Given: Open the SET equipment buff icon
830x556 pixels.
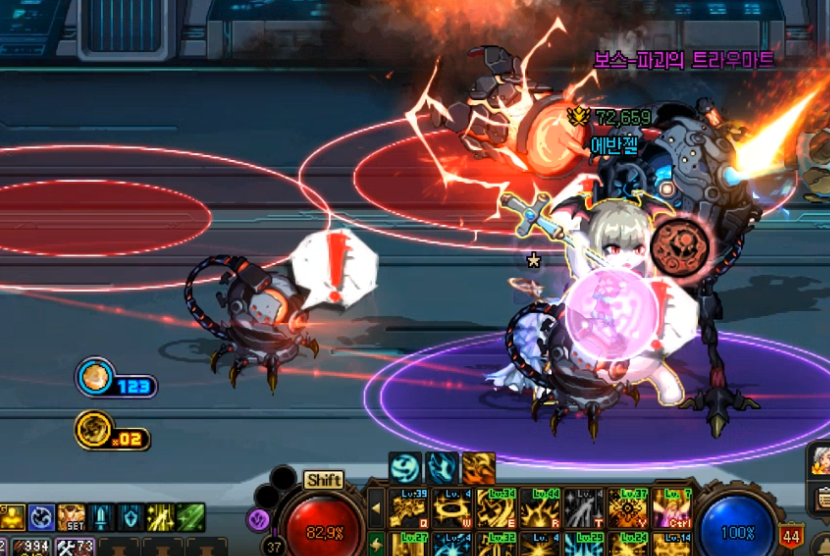Looking at the screenshot, I should tap(70, 517).
